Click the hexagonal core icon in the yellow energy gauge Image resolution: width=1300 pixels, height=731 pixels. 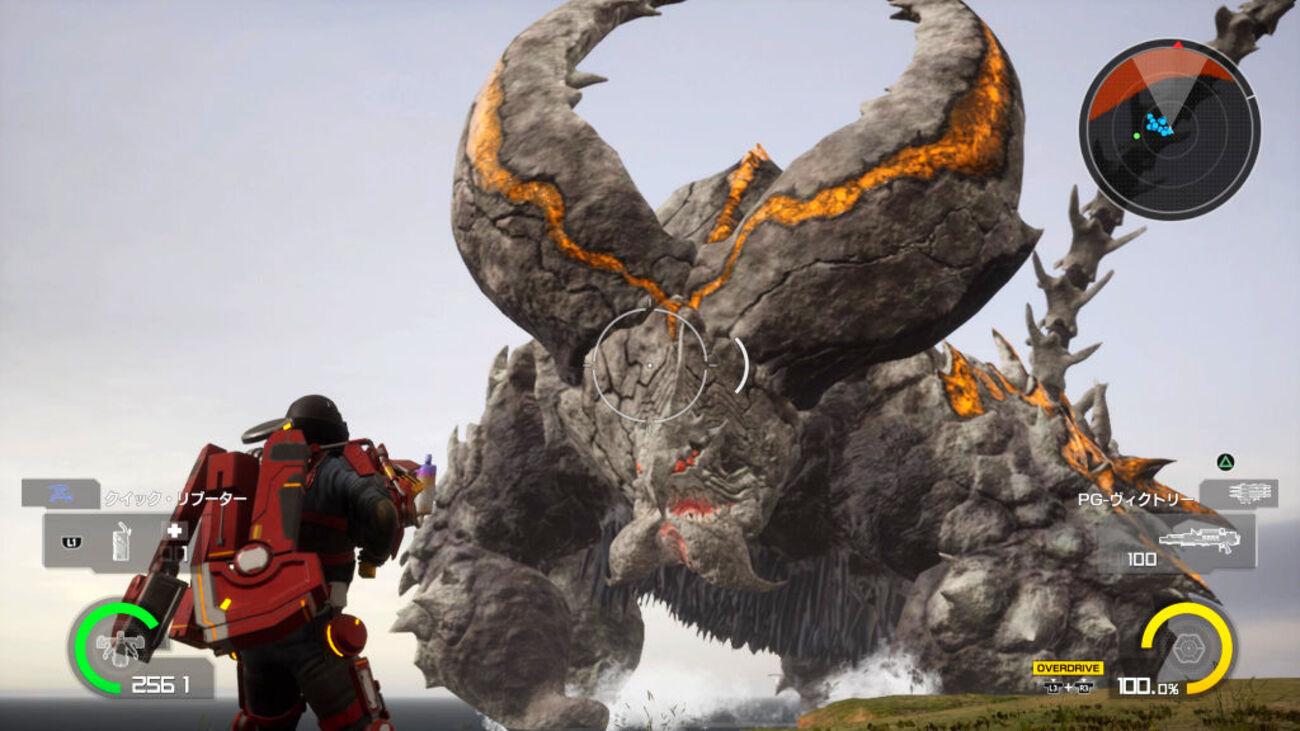[1187, 648]
